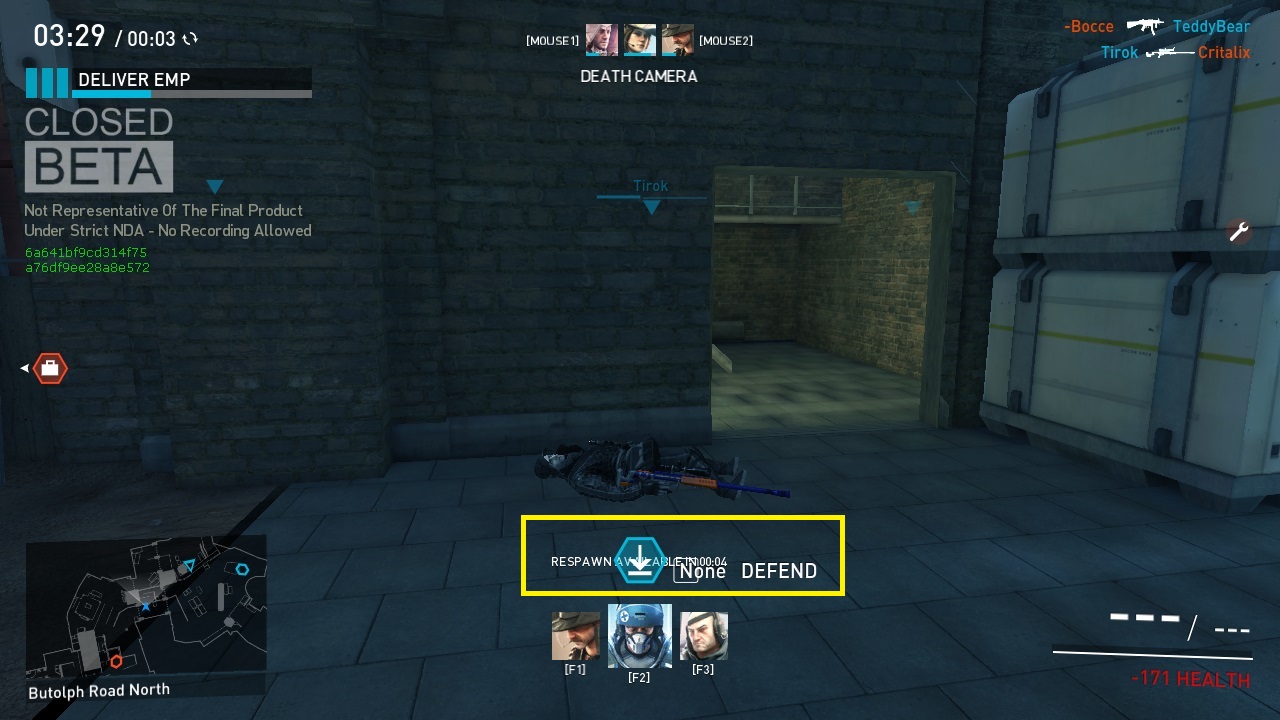Select Tirok's teammate name marker
Screen dimensions: 1280x720
click(x=651, y=187)
